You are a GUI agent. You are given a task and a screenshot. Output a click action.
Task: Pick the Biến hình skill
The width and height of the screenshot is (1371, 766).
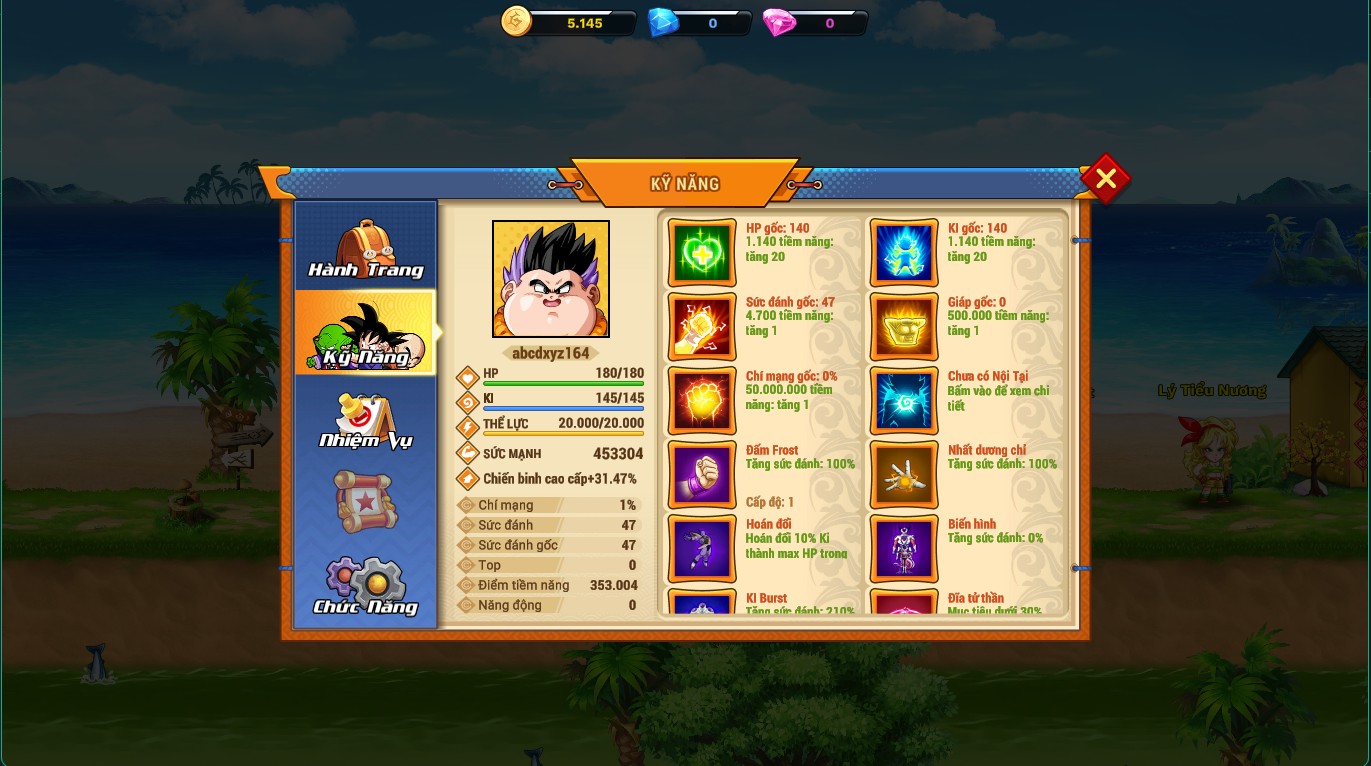tap(904, 548)
